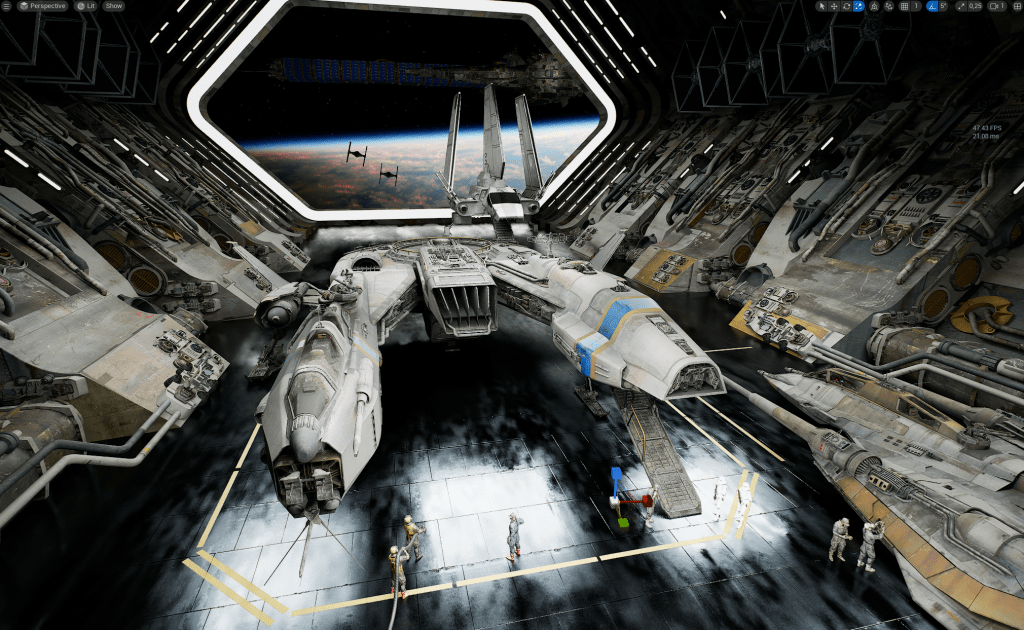Toggle grid location snapping
1024x630 pixels.
tap(904, 6)
